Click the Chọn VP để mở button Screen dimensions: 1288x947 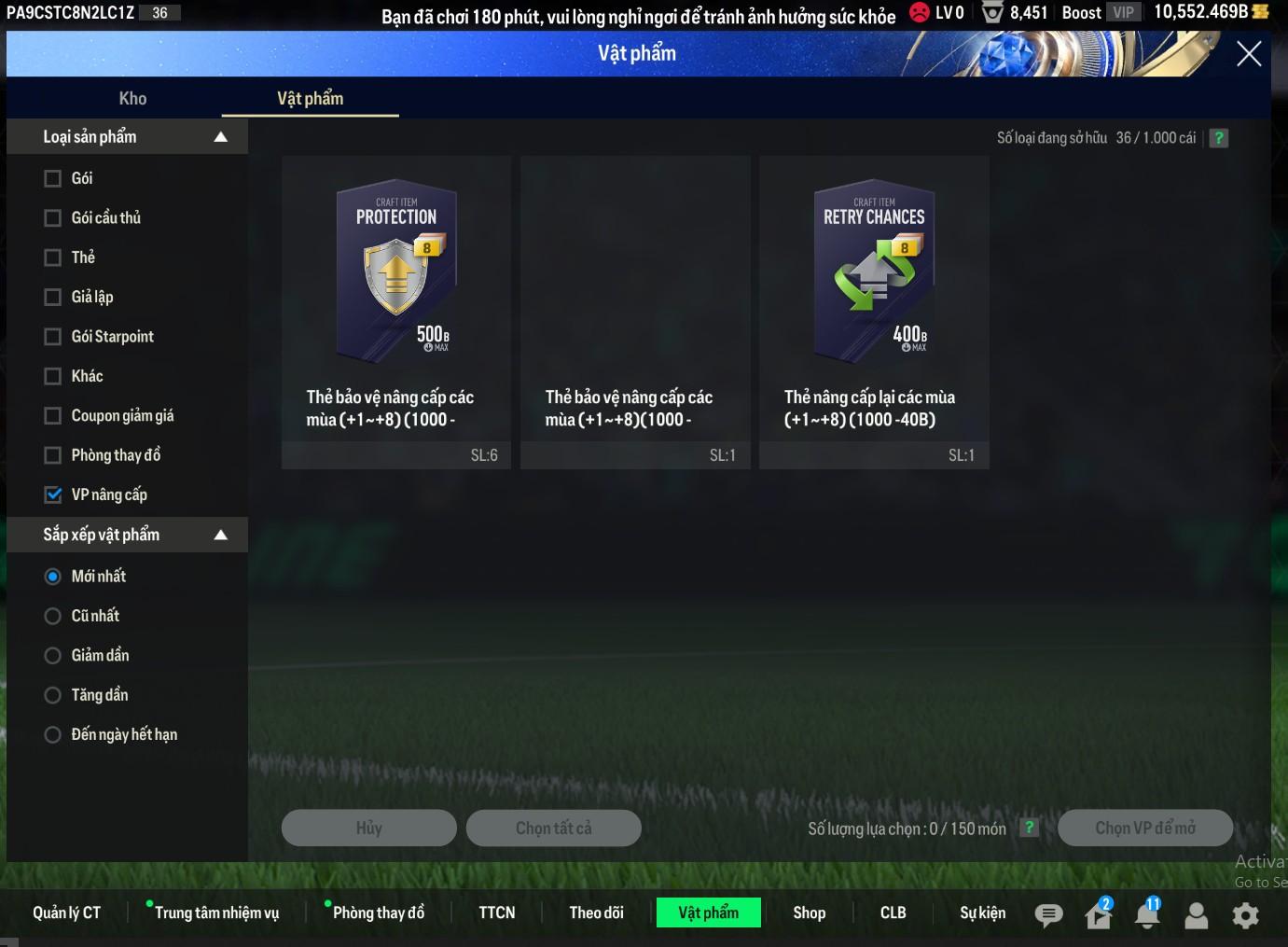[x=1144, y=828]
